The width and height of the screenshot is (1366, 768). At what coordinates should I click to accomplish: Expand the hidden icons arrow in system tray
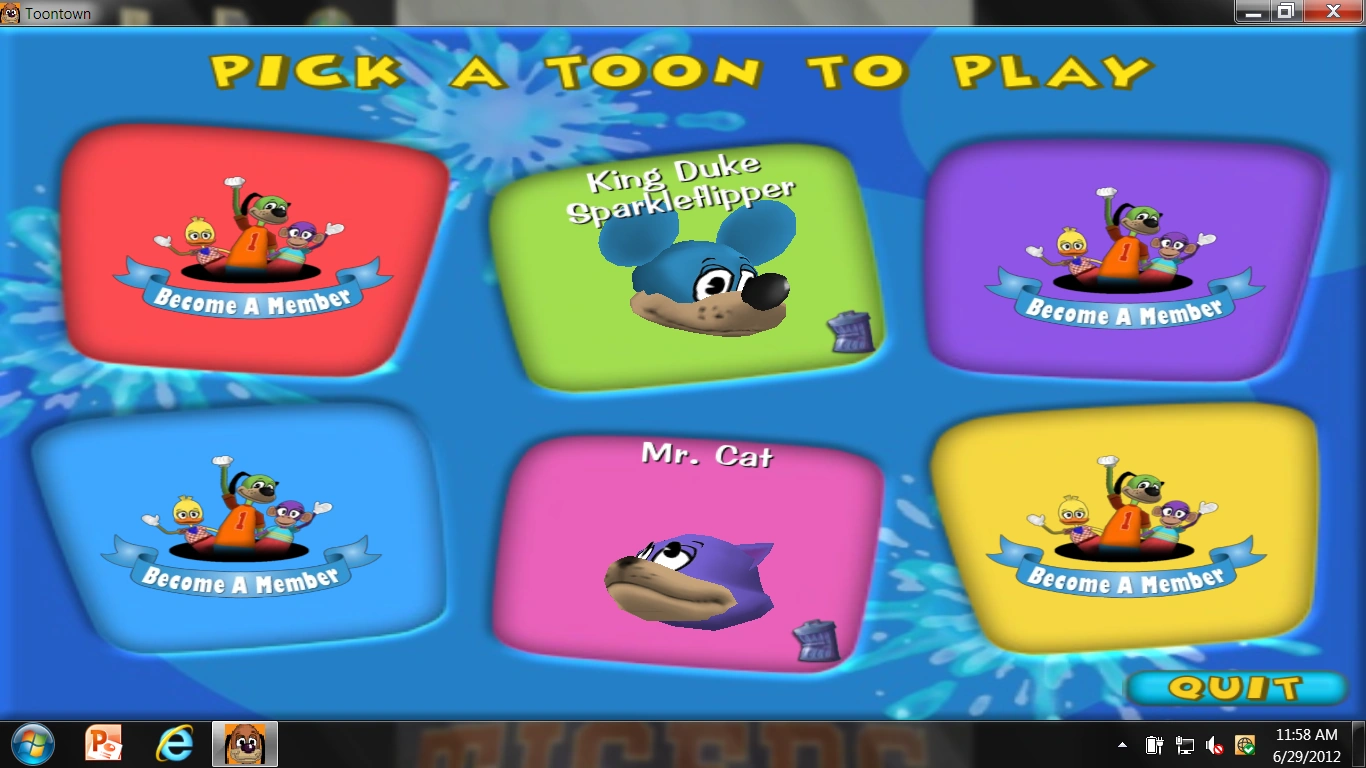1122,744
